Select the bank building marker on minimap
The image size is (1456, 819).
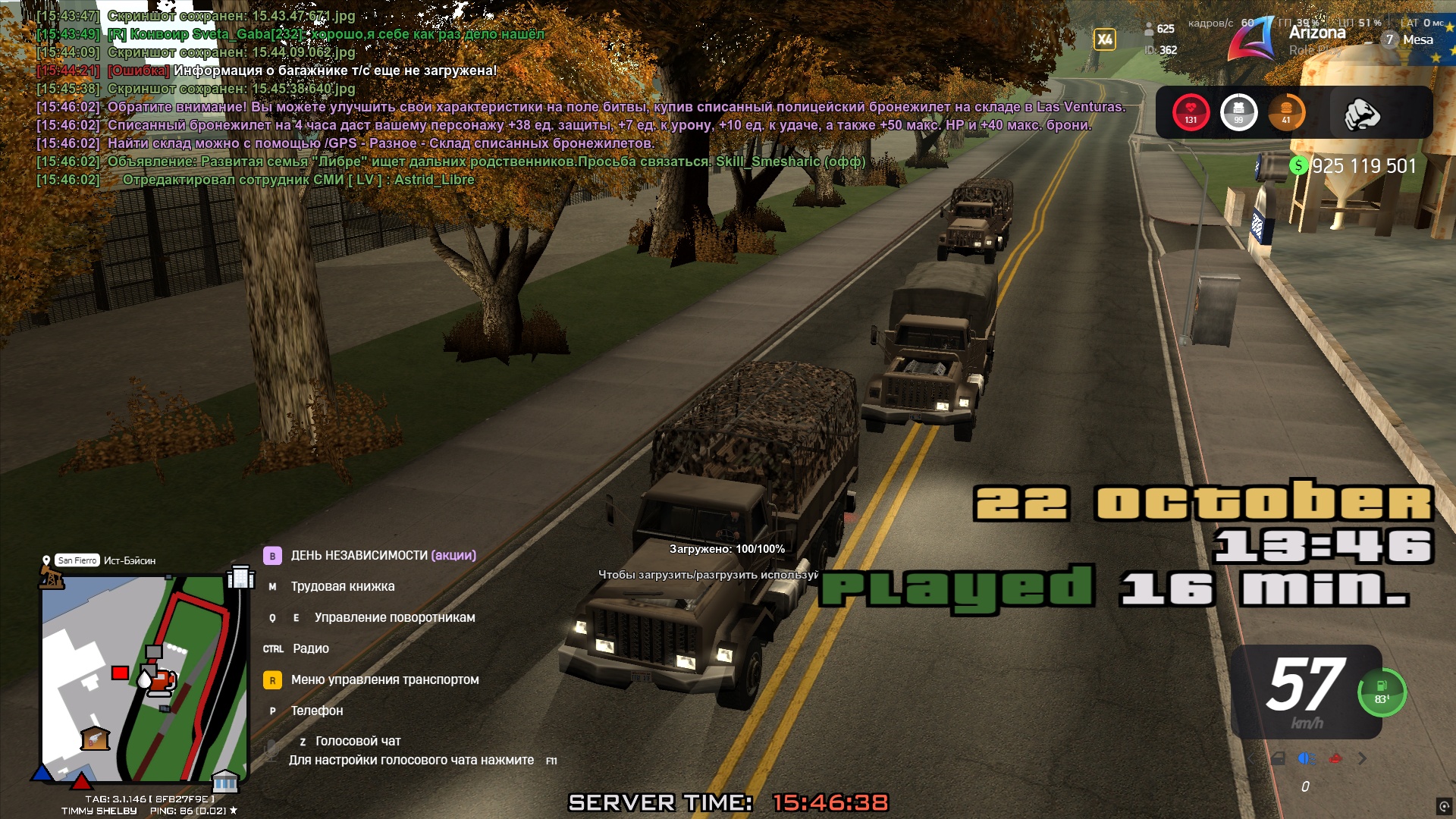pyautogui.click(x=224, y=780)
